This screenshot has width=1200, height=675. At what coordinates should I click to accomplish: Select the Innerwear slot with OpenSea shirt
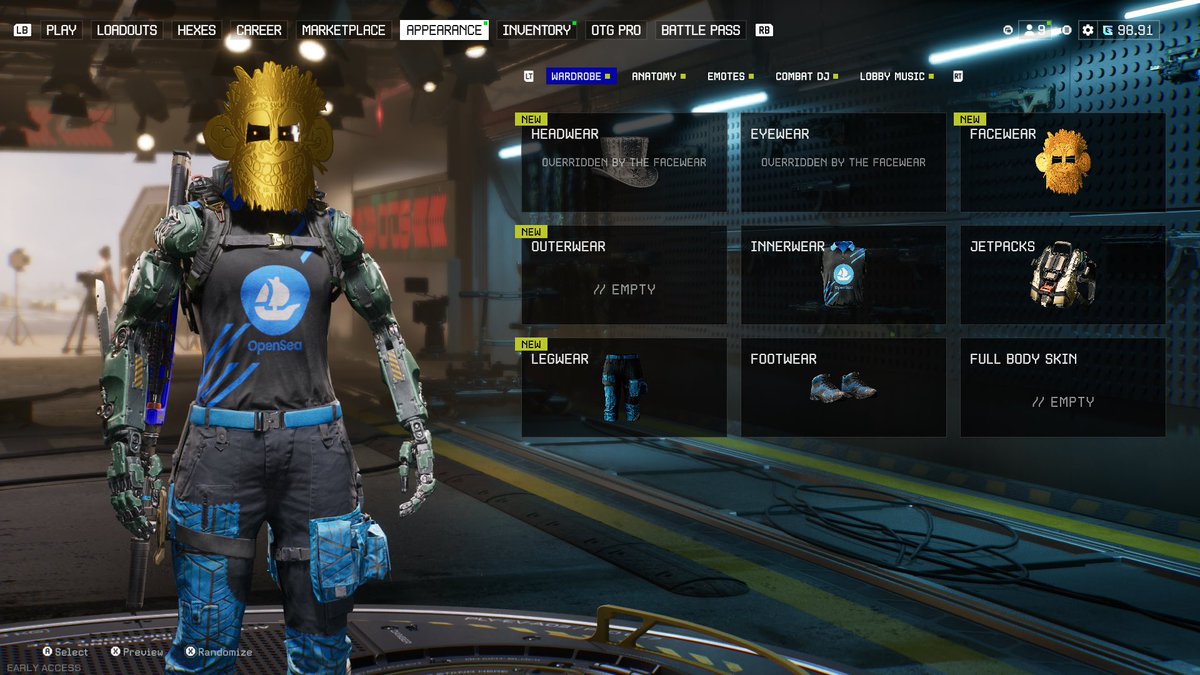[843, 274]
